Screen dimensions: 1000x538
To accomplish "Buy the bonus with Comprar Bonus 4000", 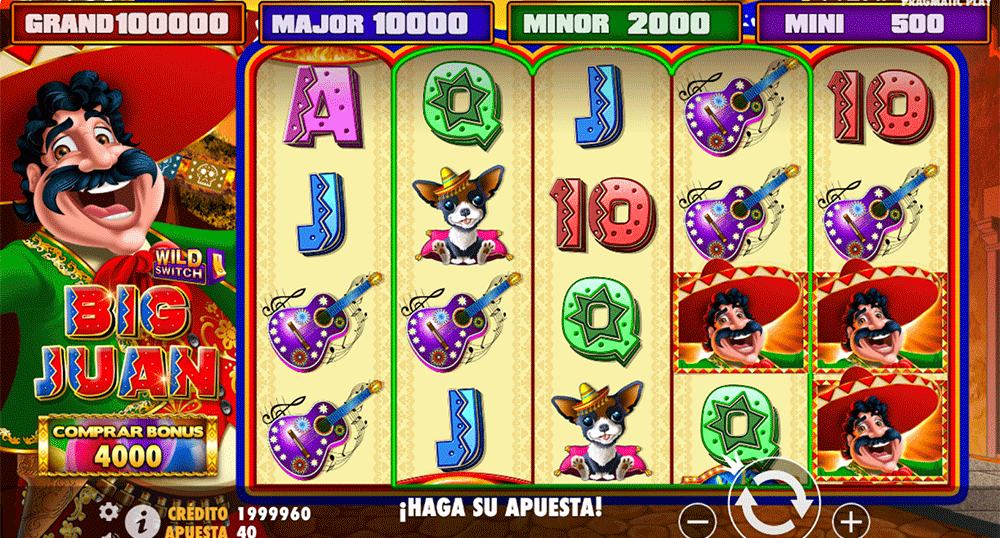I will click(x=127, y=445).
